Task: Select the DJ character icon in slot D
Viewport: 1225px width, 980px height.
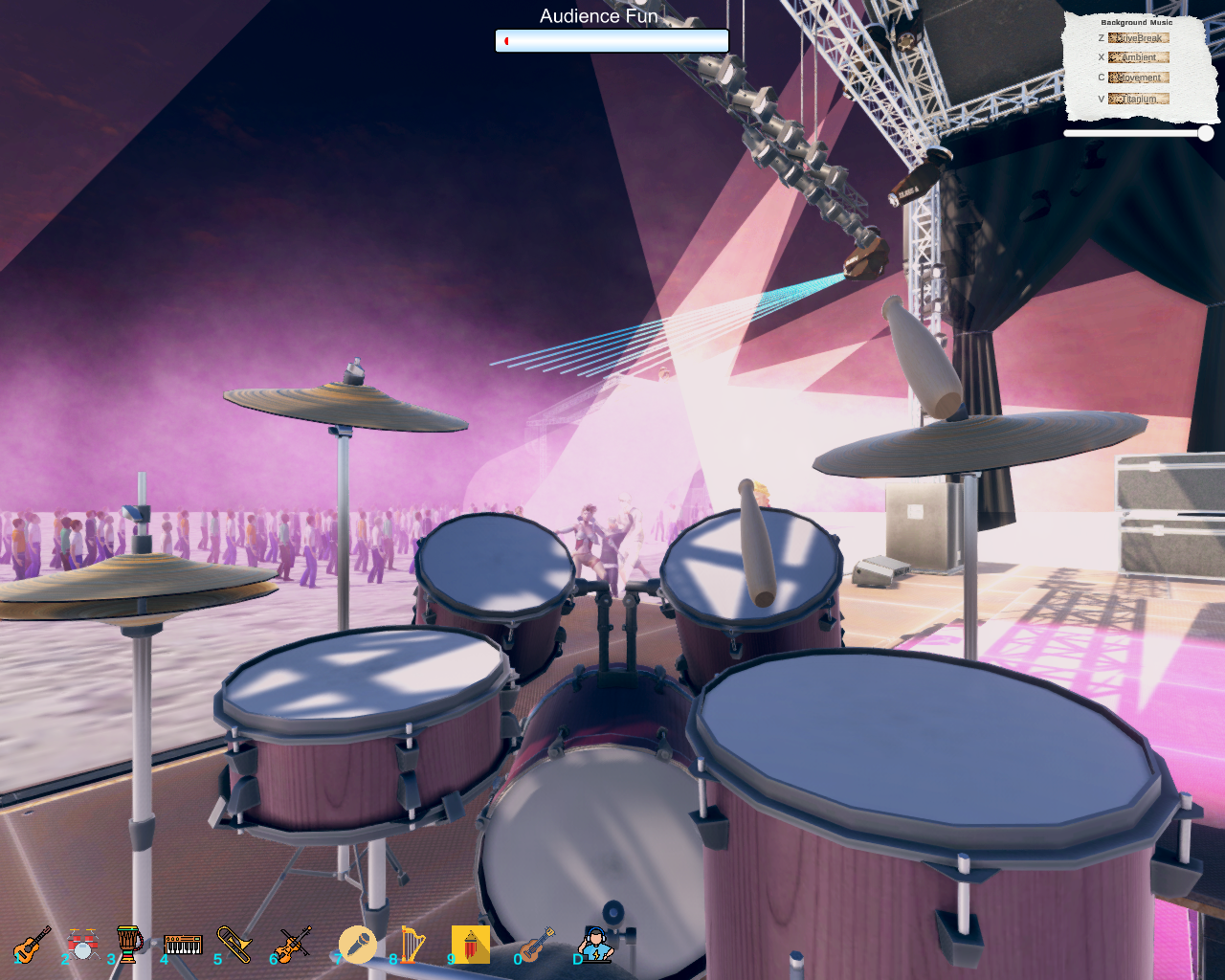Action: point(593,943)
